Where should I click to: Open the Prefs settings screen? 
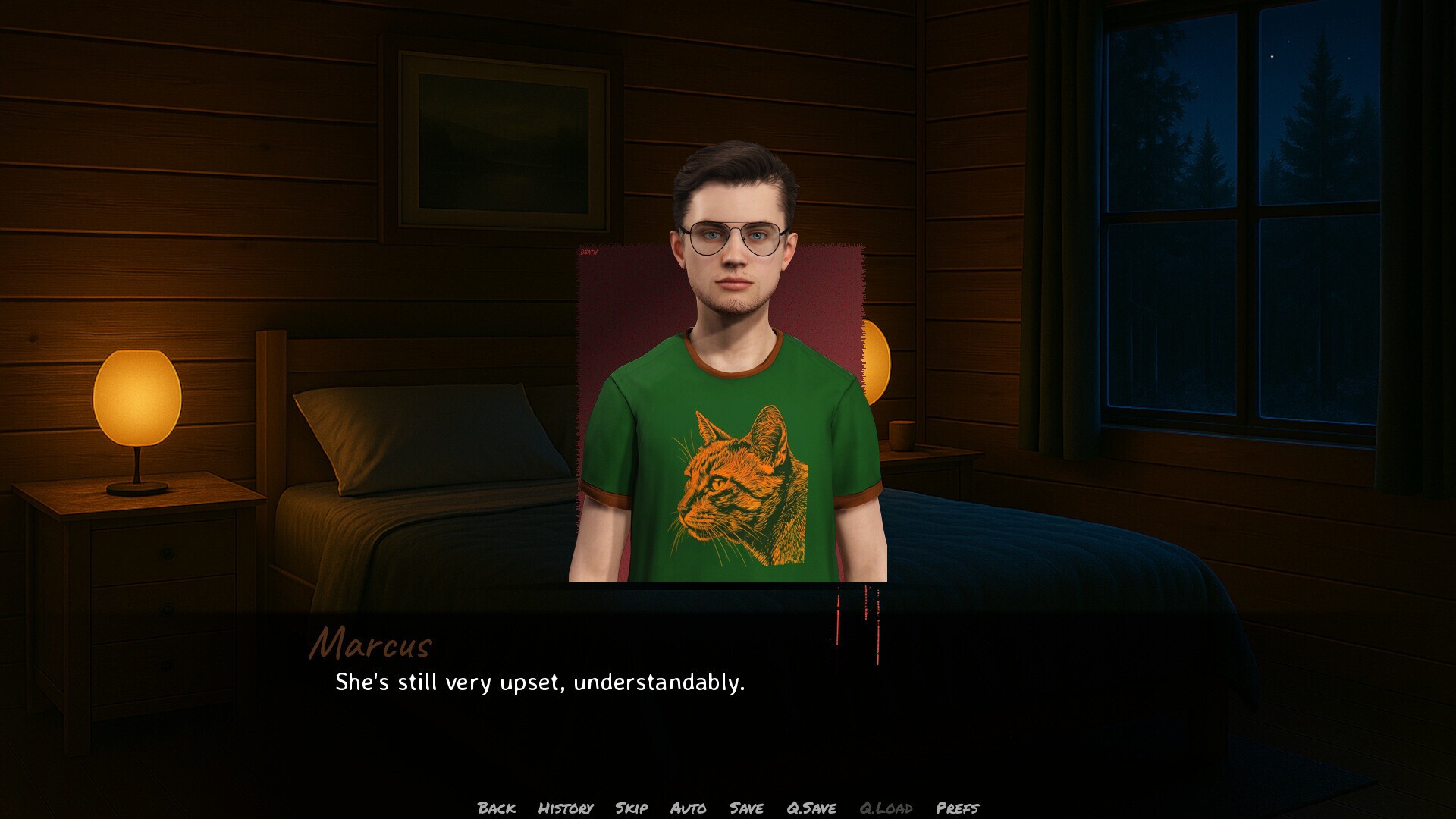point(957,808)
